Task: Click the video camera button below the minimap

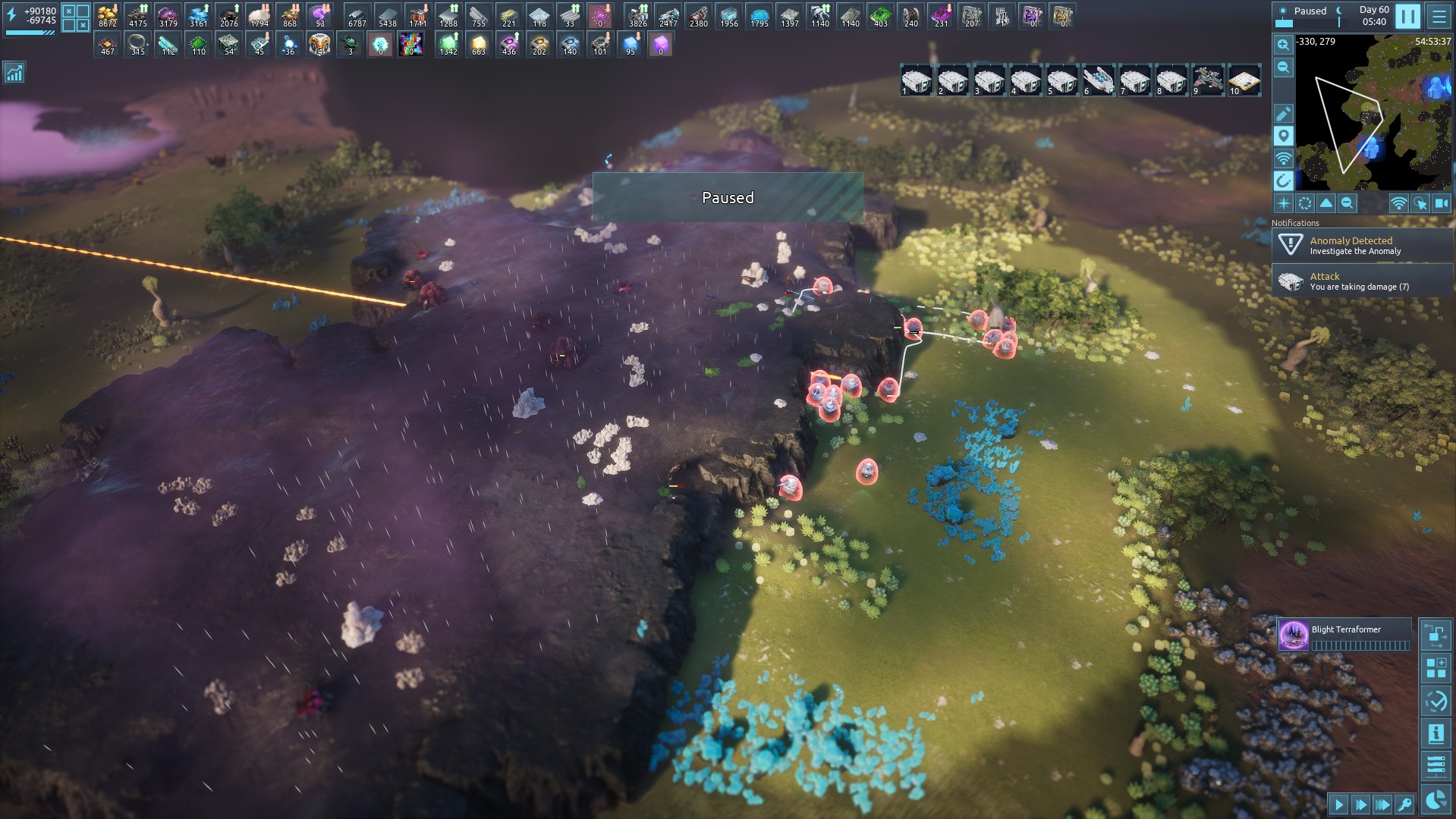Action: [1441, 203]
